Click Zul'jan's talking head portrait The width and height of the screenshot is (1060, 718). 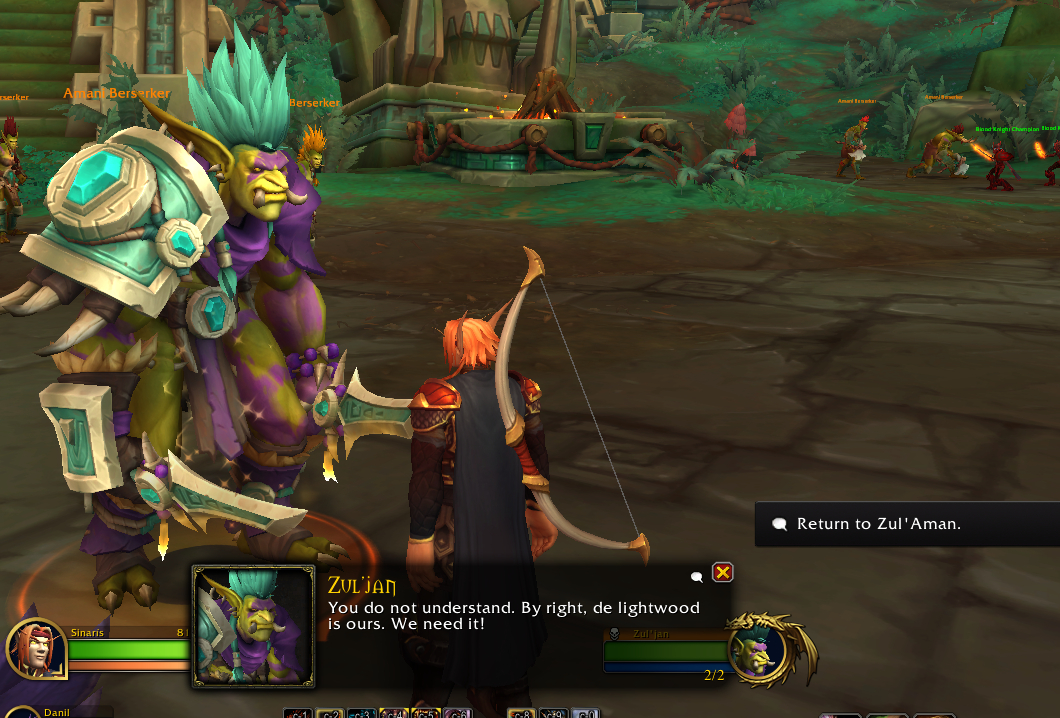pyautogui.click(x=253, y=626)
